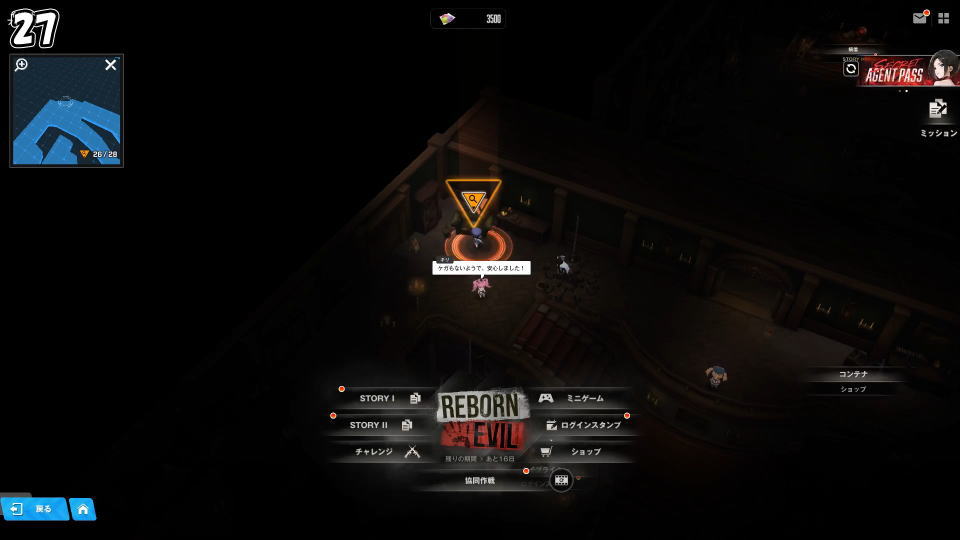
Task: Open the ミッション mission list
Action: 938,115
